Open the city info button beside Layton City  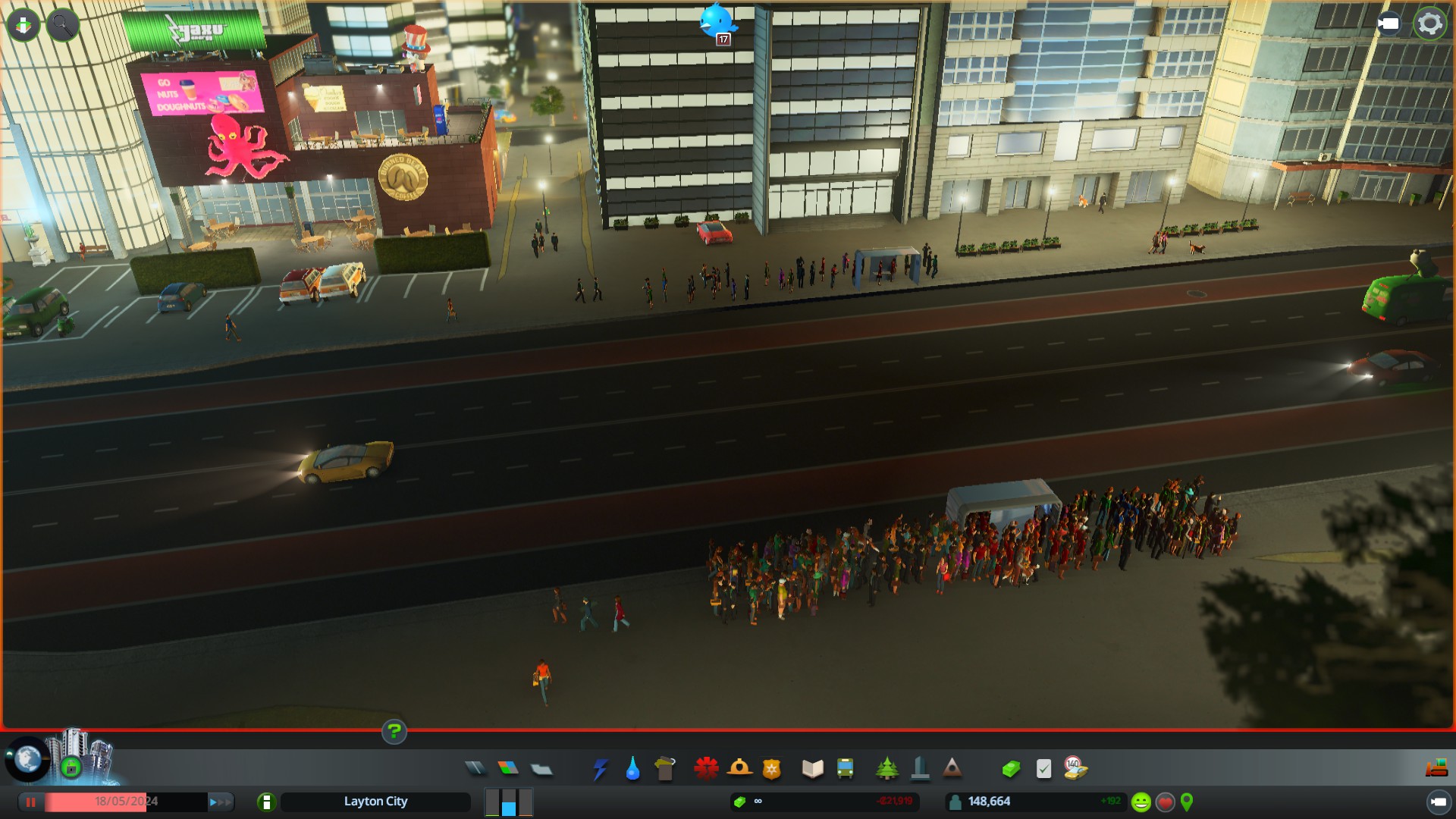tap(266, 802)
